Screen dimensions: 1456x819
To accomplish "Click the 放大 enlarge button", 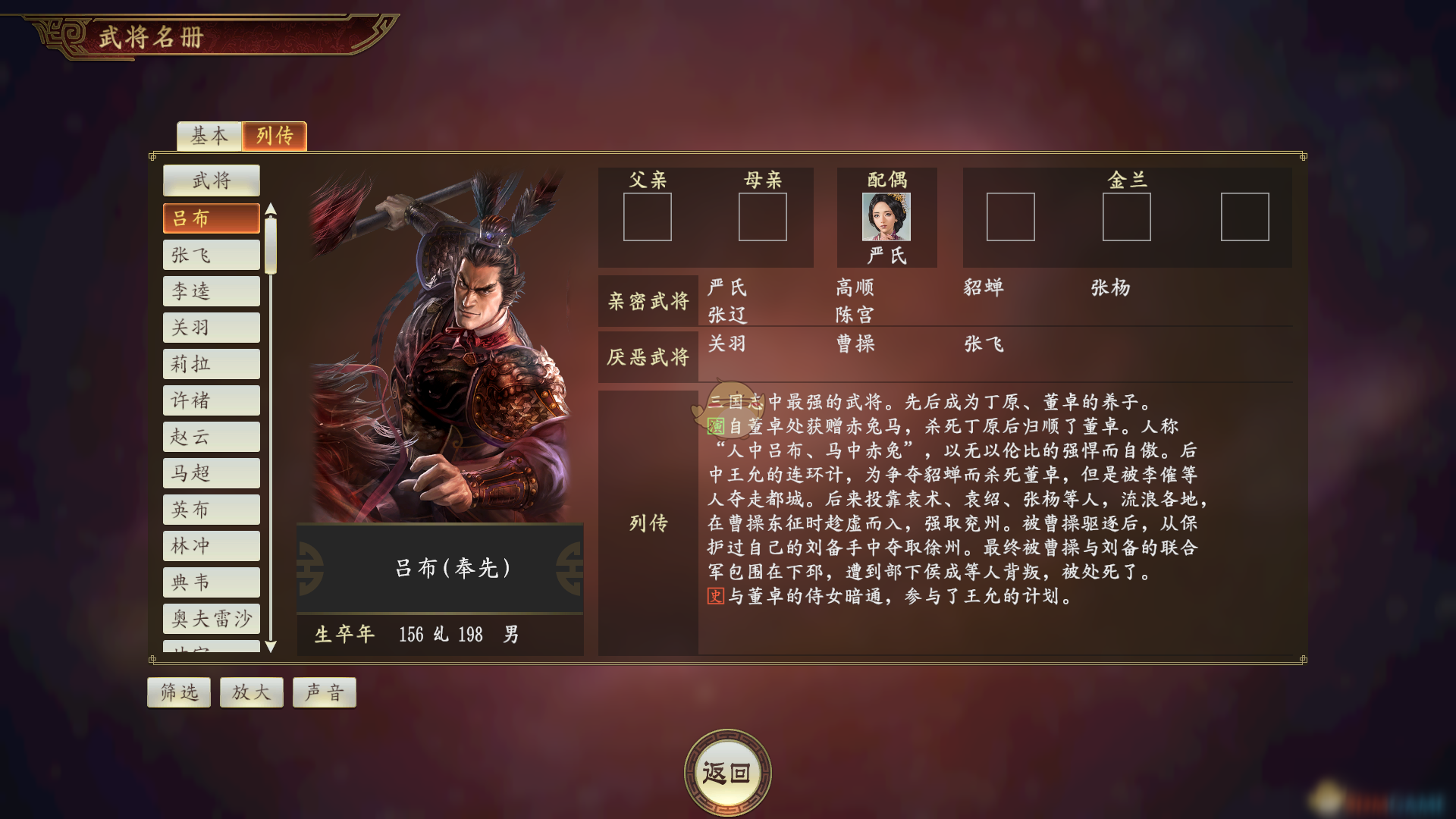I will pyautogui.click(x=251, y=692).
